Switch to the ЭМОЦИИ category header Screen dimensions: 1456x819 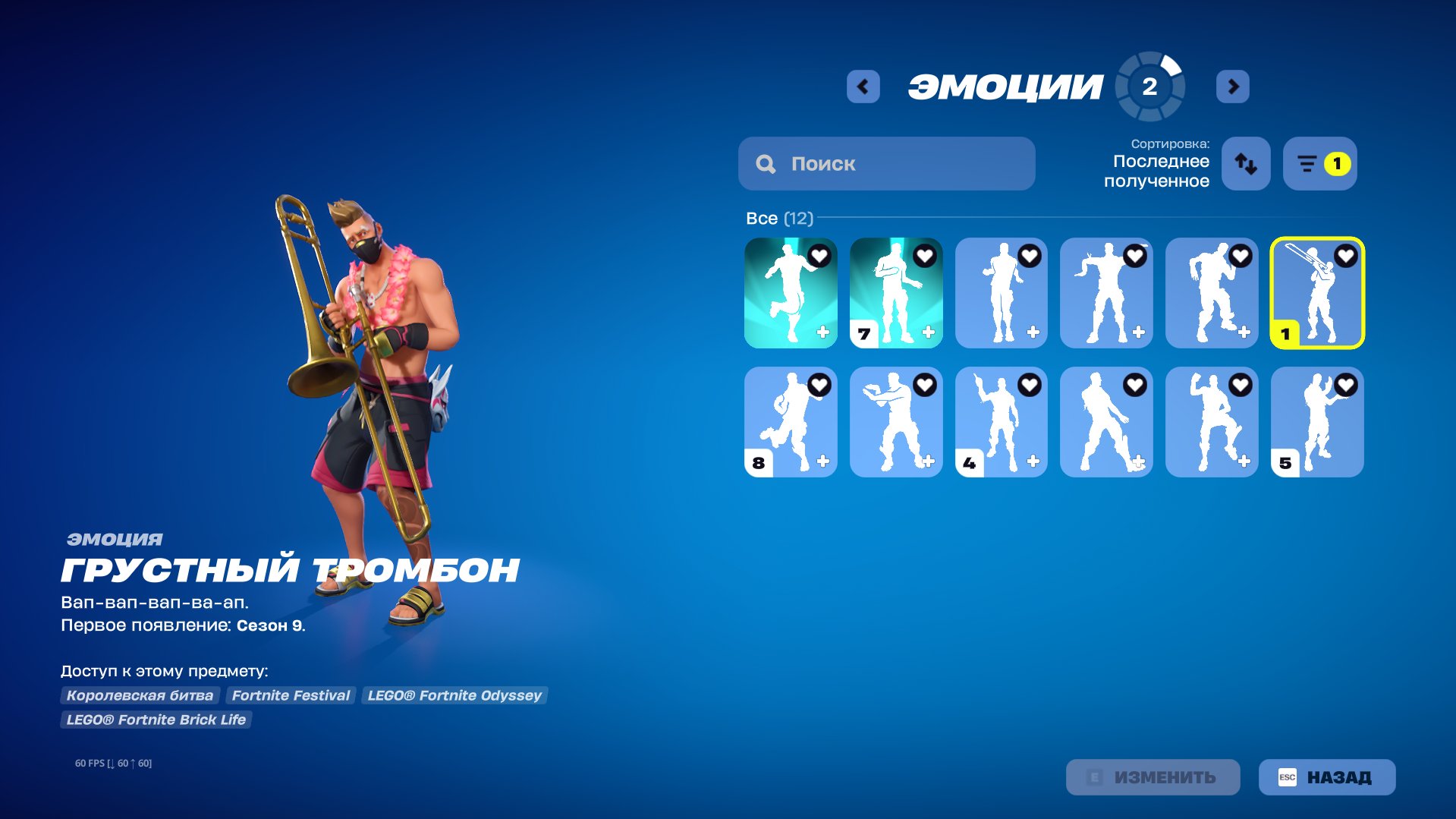click(1007, 85)
